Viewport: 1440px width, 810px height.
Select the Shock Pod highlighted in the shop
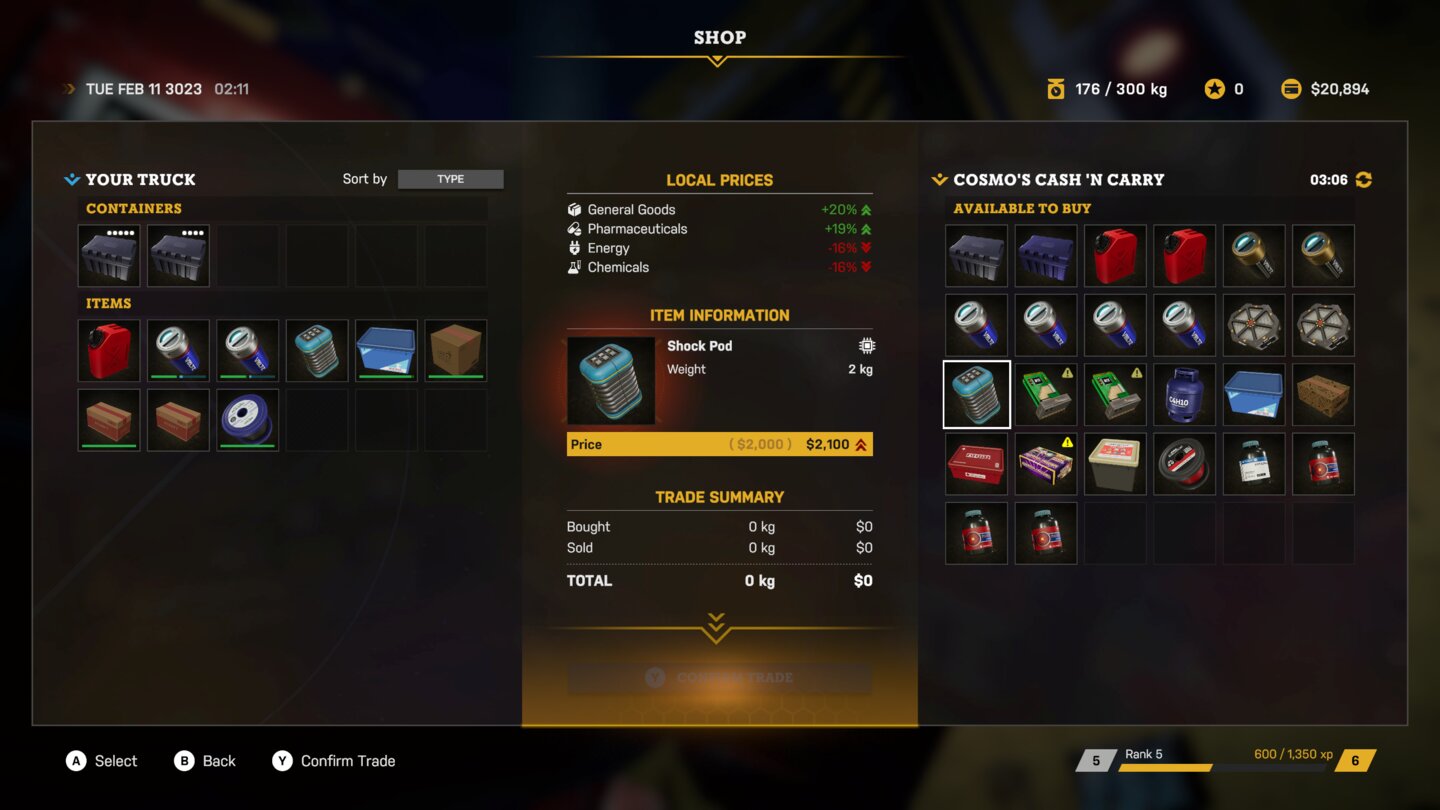pyautogui.click(x=976, y=393)
